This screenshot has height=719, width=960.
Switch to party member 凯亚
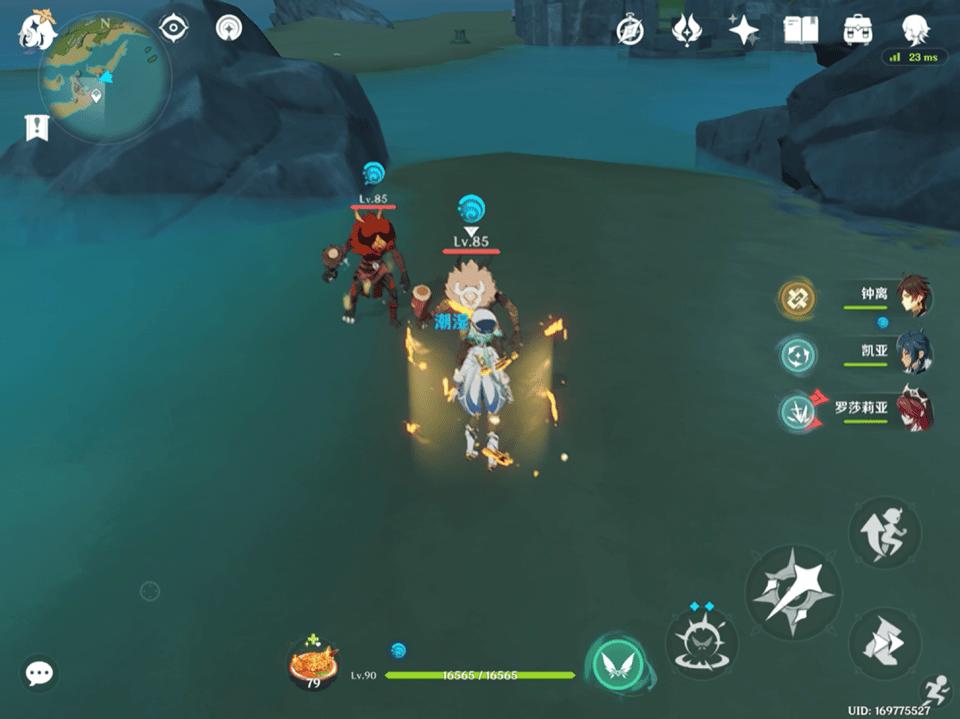(x=912, y=353)
